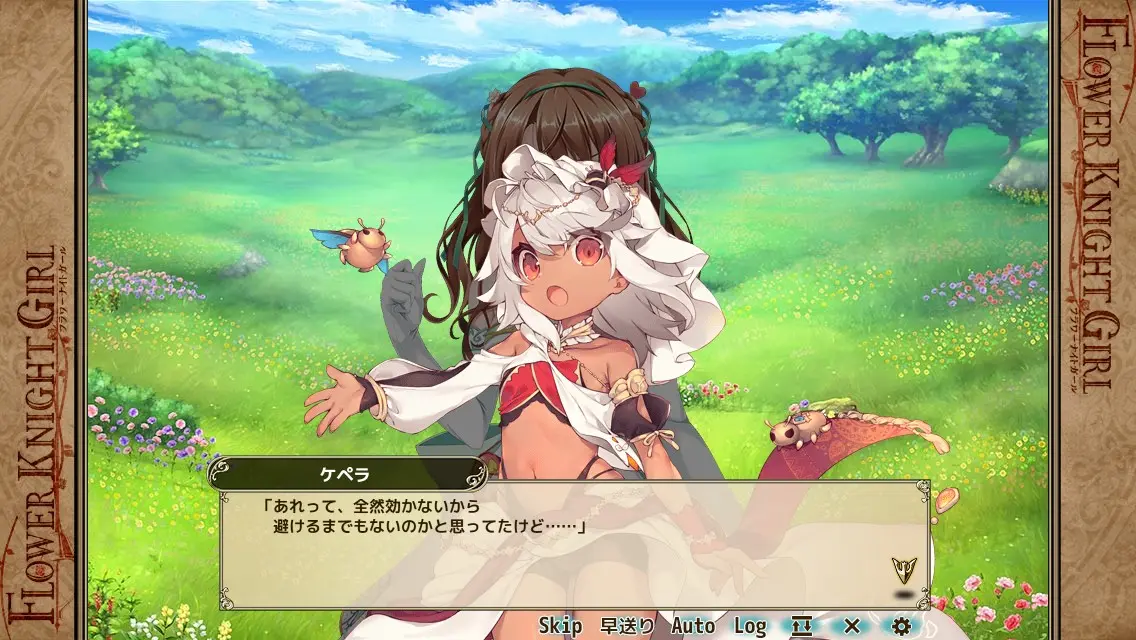
Task: Activate 早送り fast-forward
Action: pyautogui.click(x=627, y=626)
